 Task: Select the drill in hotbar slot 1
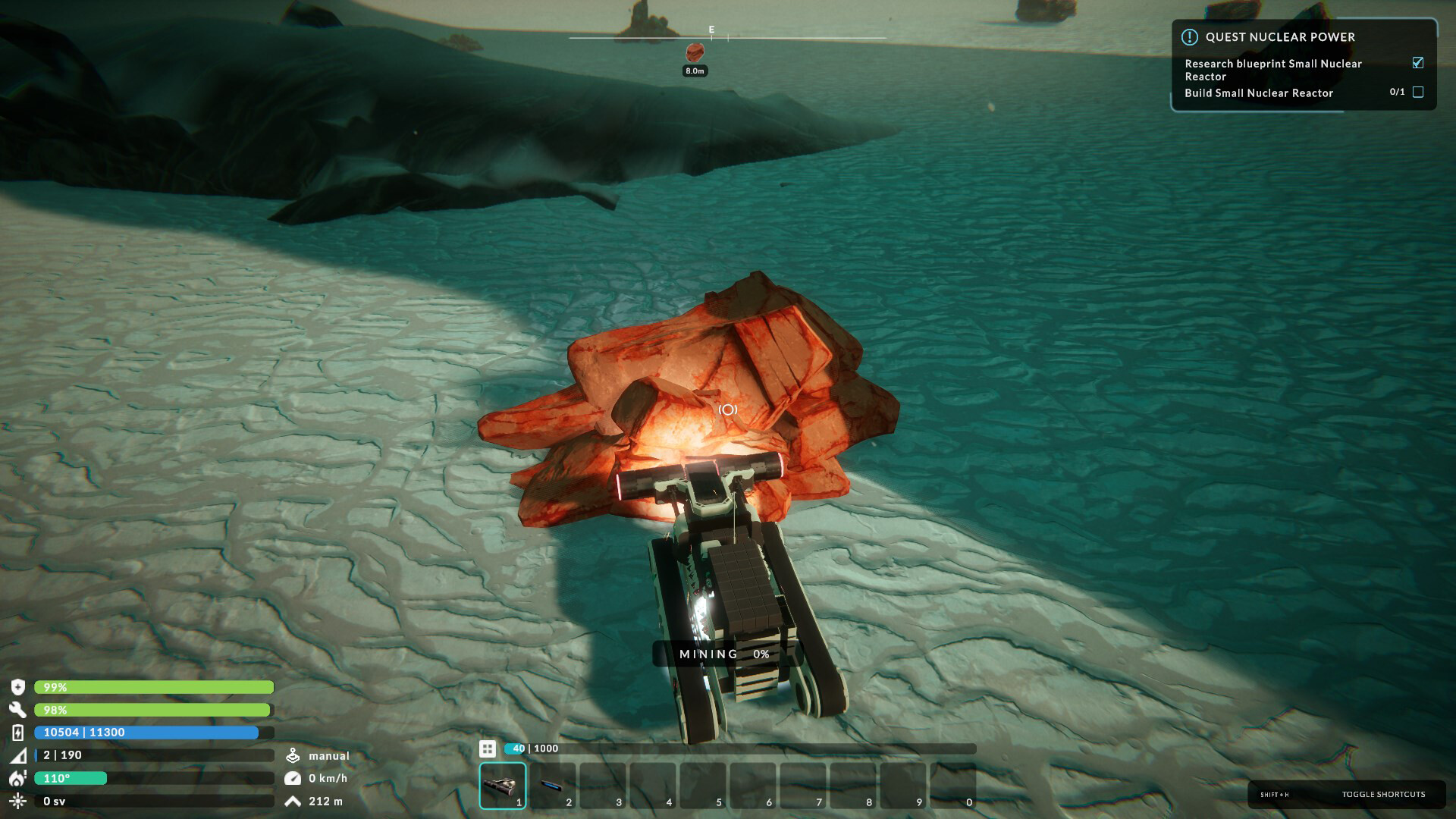coord(502,783)
